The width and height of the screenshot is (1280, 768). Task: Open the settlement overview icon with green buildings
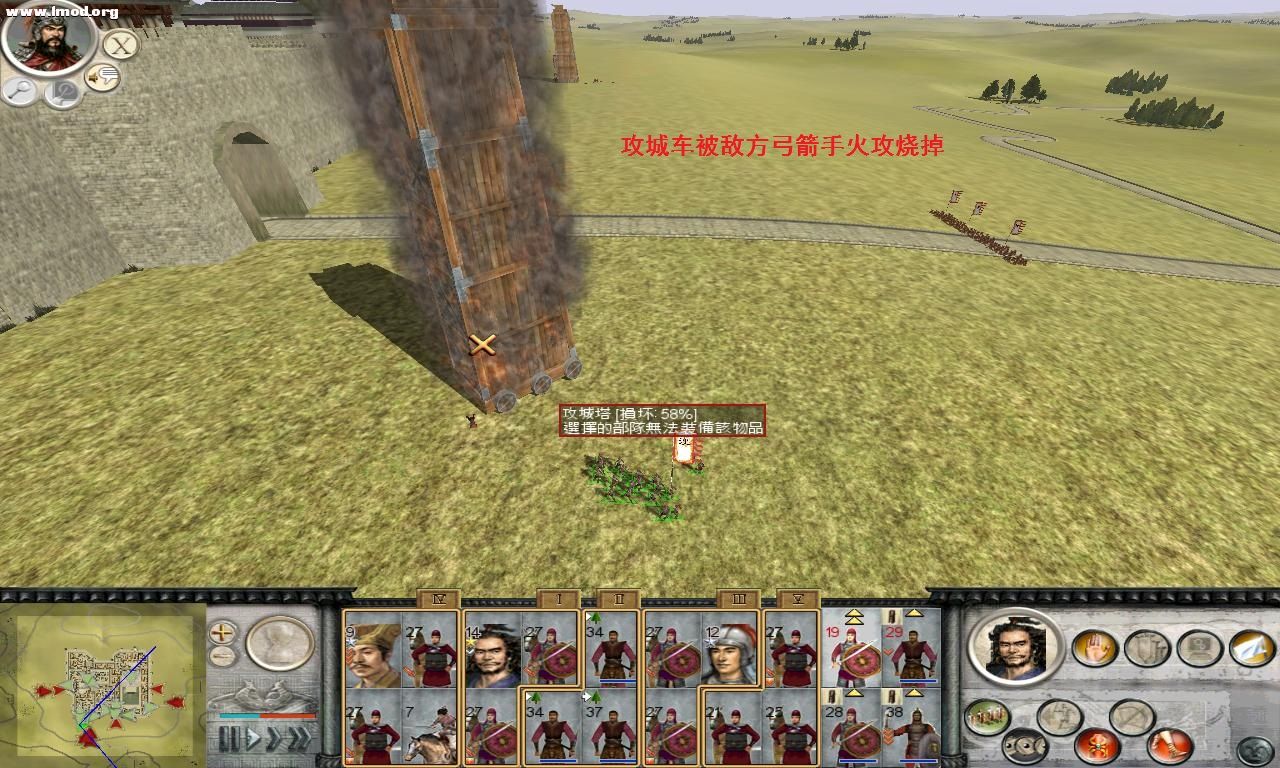985,716
